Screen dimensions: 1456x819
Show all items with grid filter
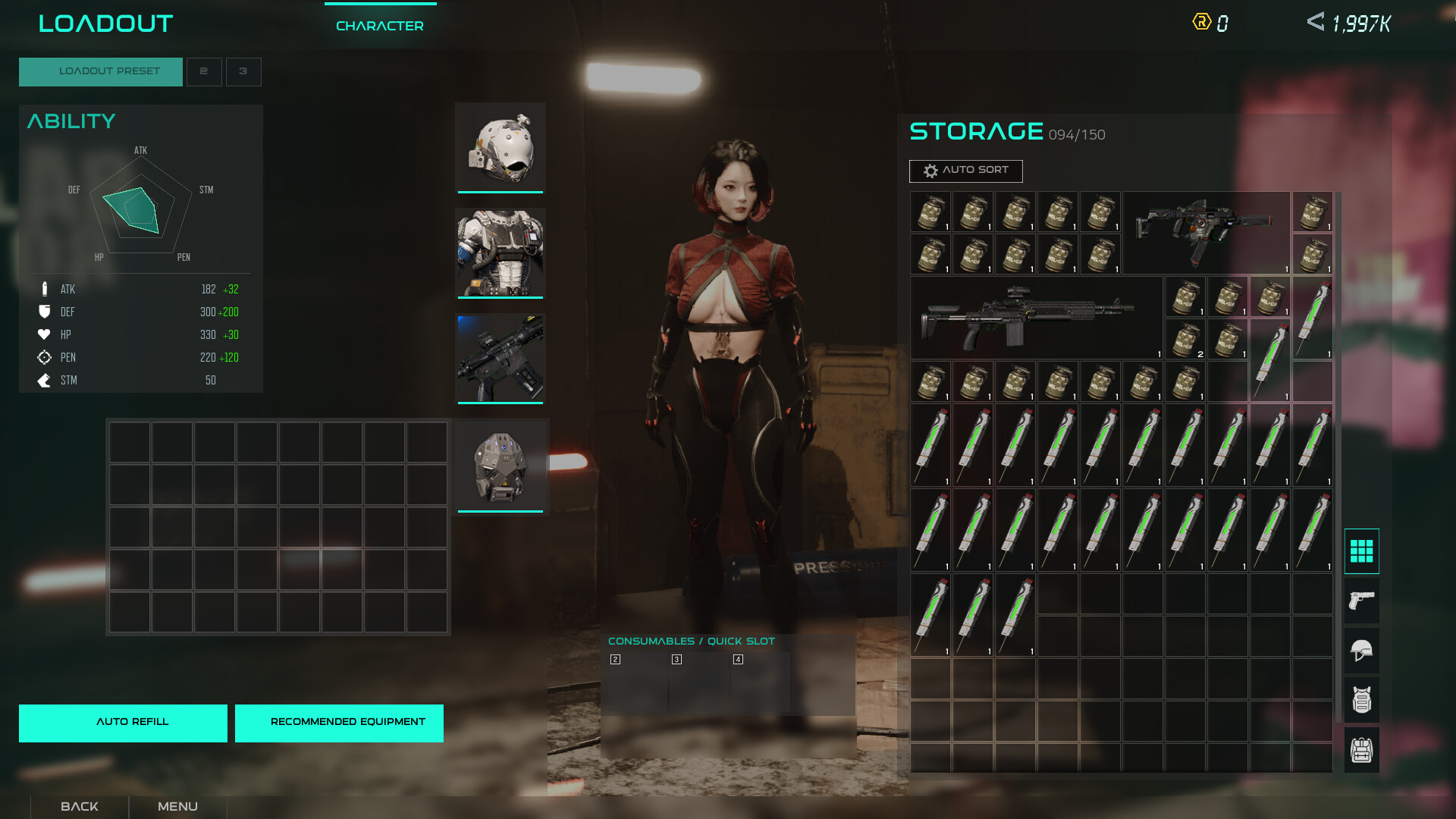point(1361,551)
